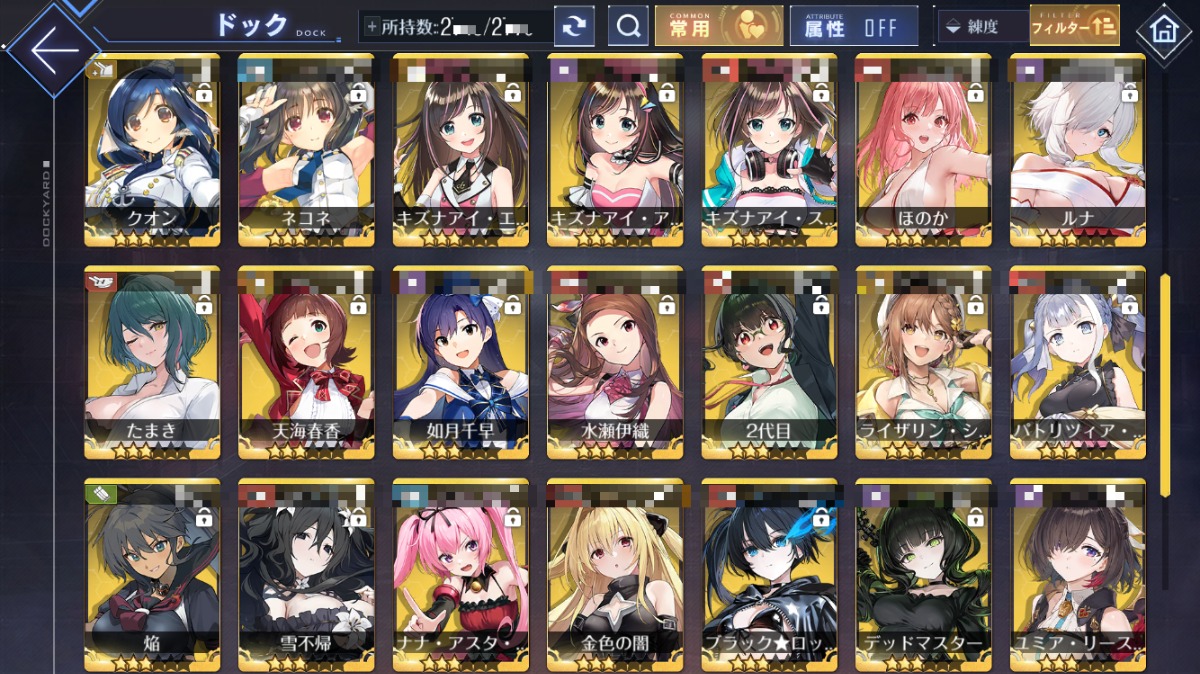Expand dock capacity with the plus button
Viewport: 1200px width, 674px height.
tap(372, 27)
